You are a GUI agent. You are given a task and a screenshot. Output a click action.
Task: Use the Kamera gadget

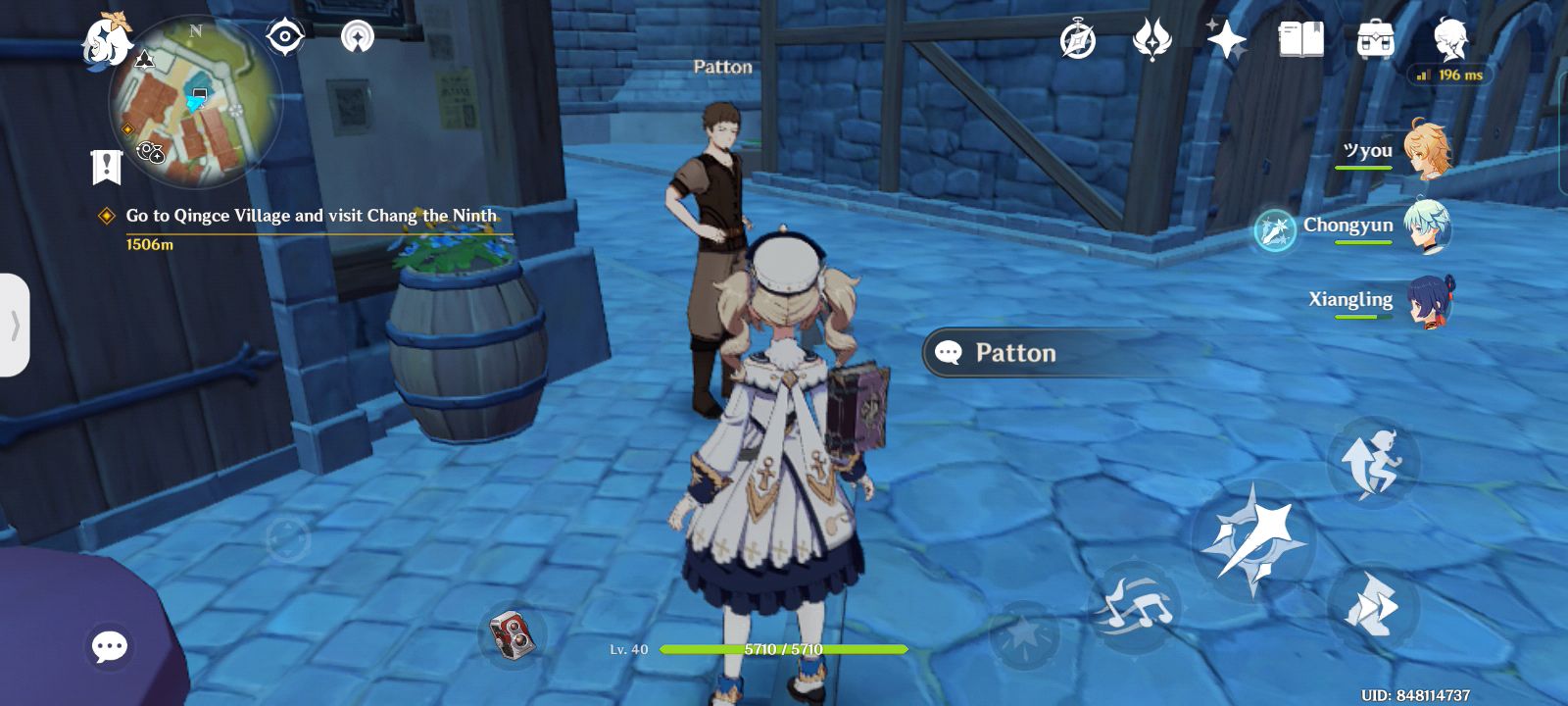pyautogui.click(x=513, y=633)
